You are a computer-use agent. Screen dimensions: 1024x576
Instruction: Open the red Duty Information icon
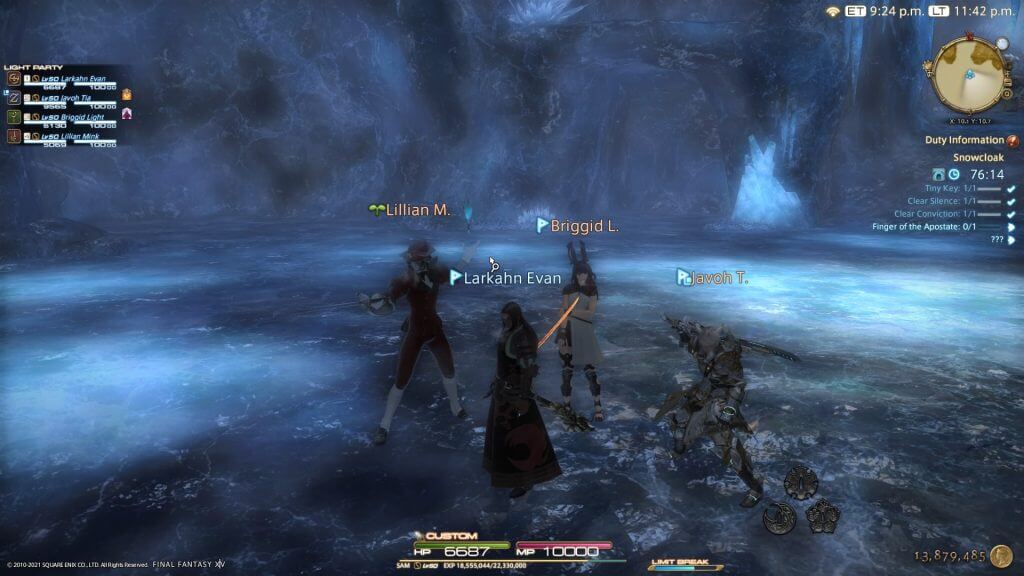(1012, 141)
